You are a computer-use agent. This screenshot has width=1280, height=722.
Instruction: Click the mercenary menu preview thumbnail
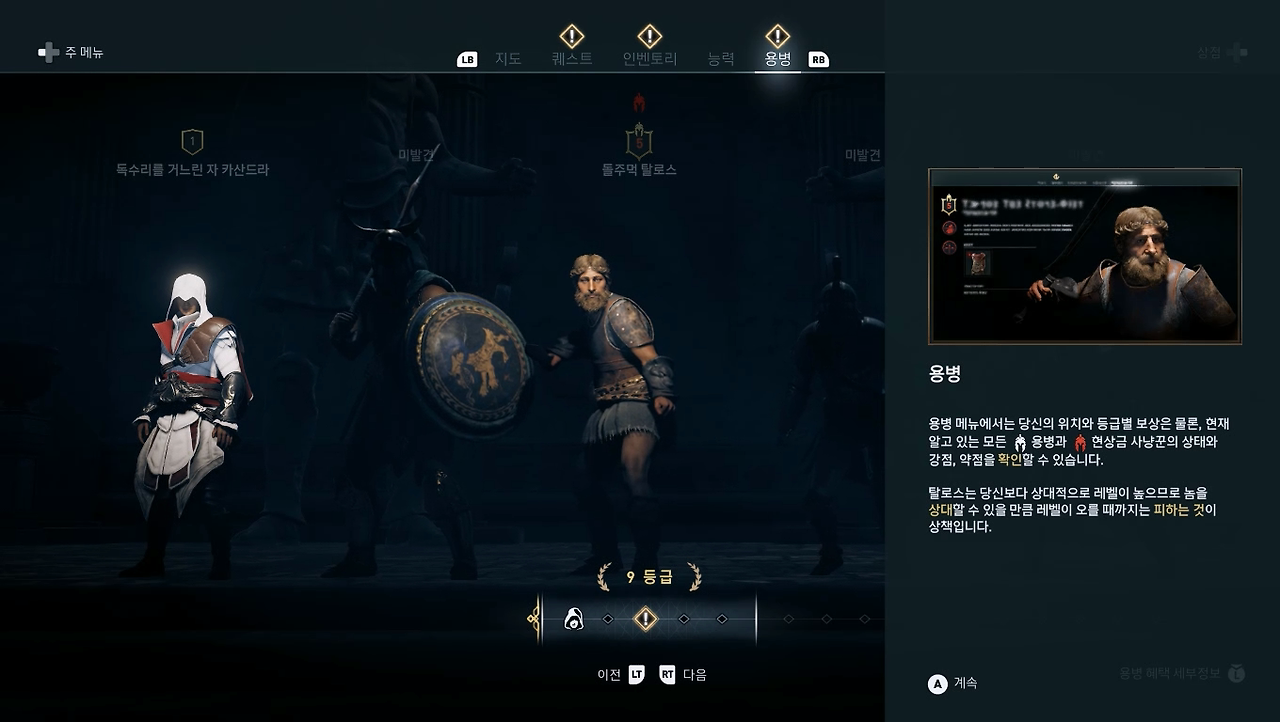click(x=1083, y=256)
